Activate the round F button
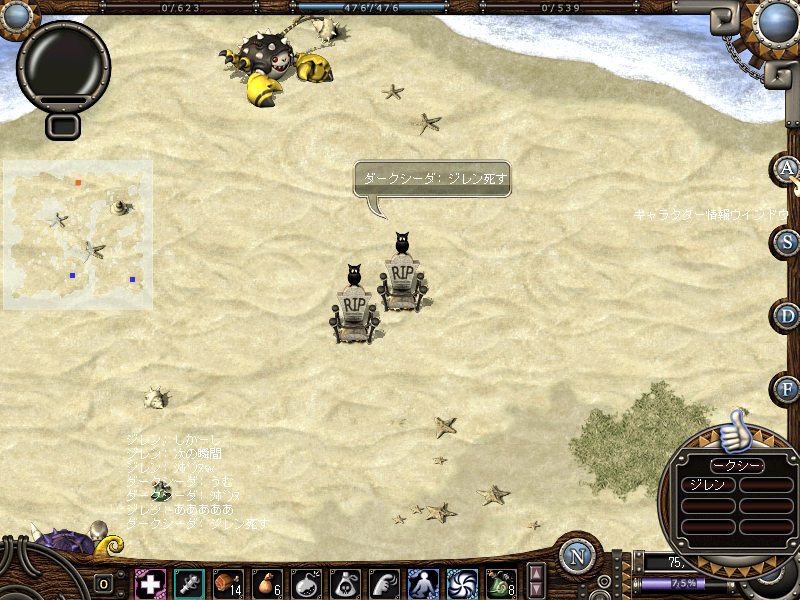This screenshot has height=600, width=800. tap(787, 388)
